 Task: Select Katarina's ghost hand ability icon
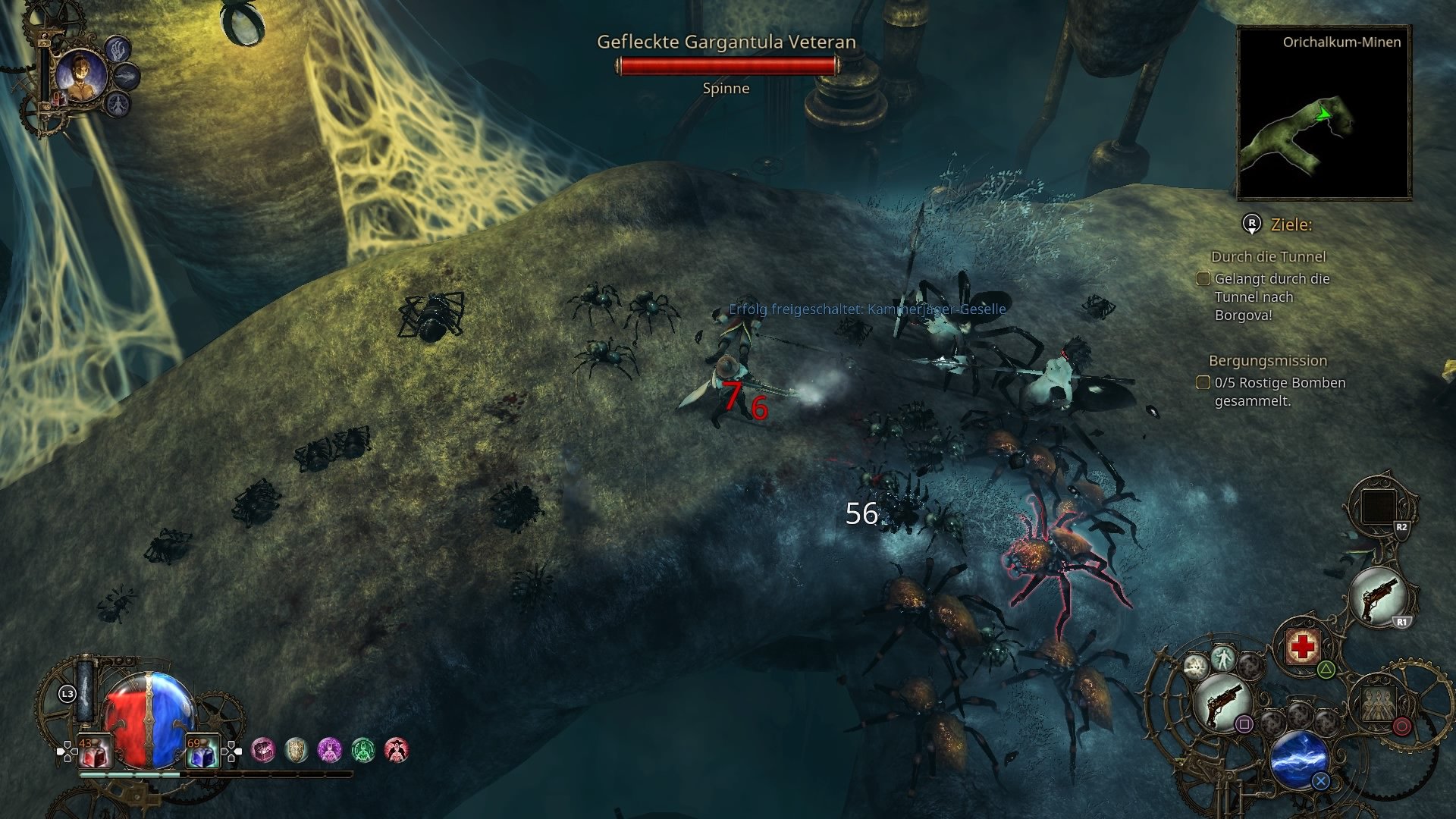point(118,49)
